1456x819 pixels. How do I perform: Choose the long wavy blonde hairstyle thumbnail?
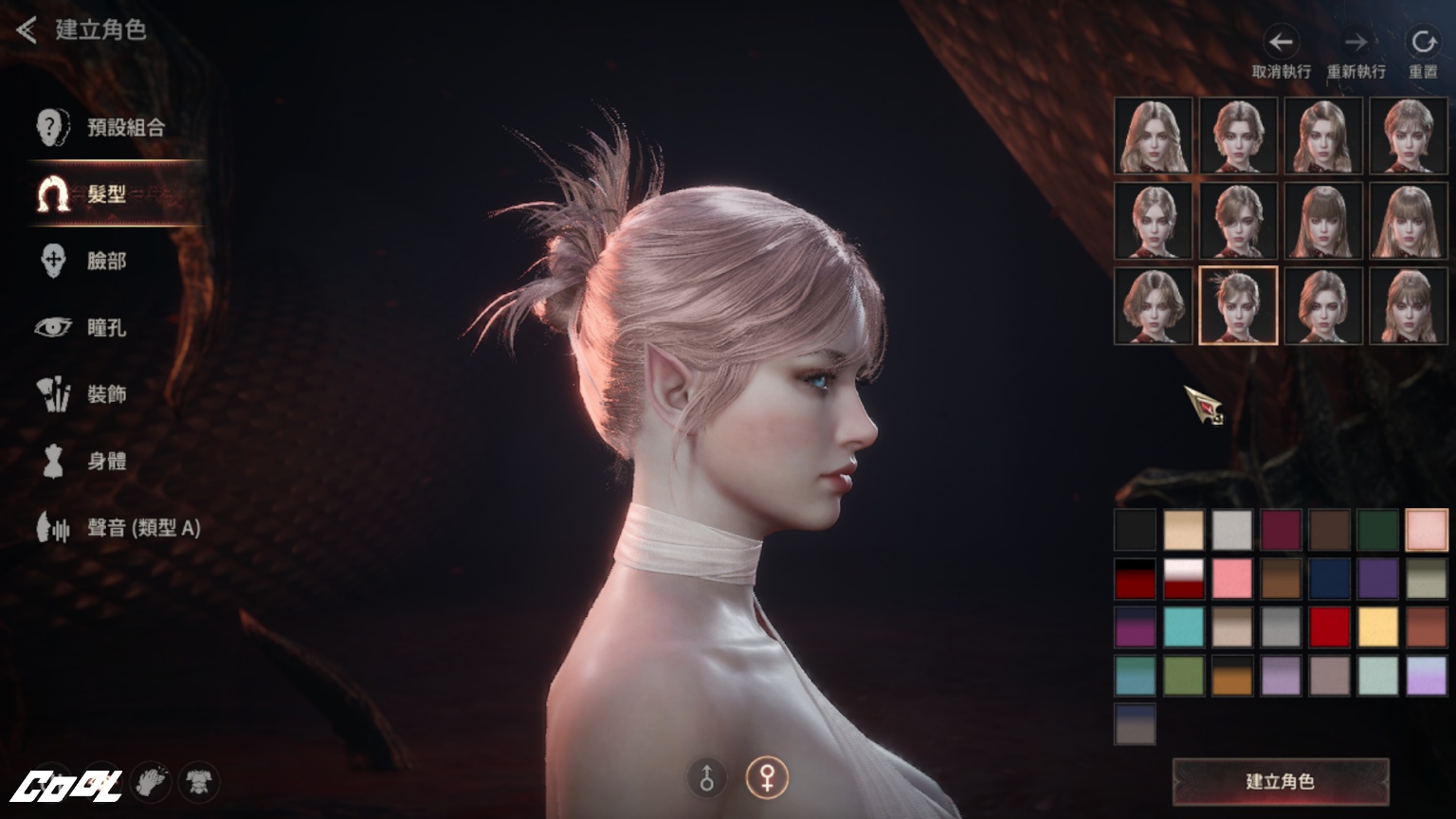point(1154,136)
